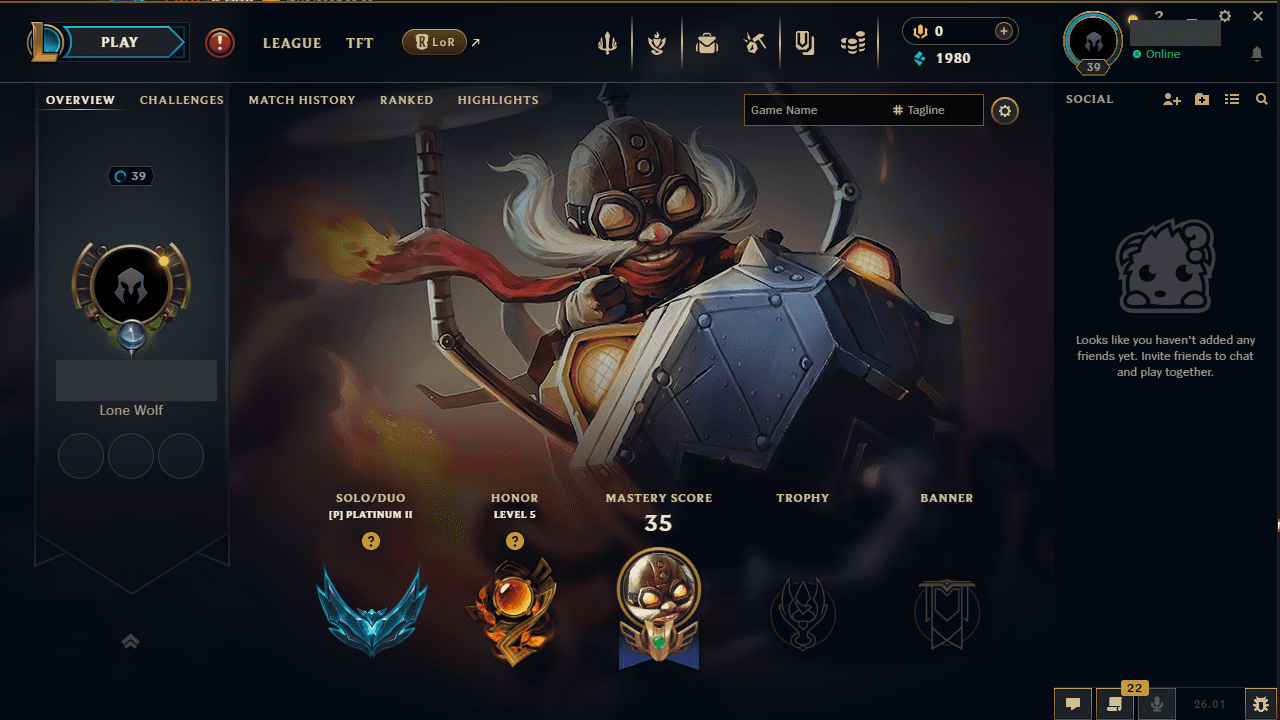Report a bug using the bug icon
This screenshot has height=720, width=1280.
pos(1260,703)
